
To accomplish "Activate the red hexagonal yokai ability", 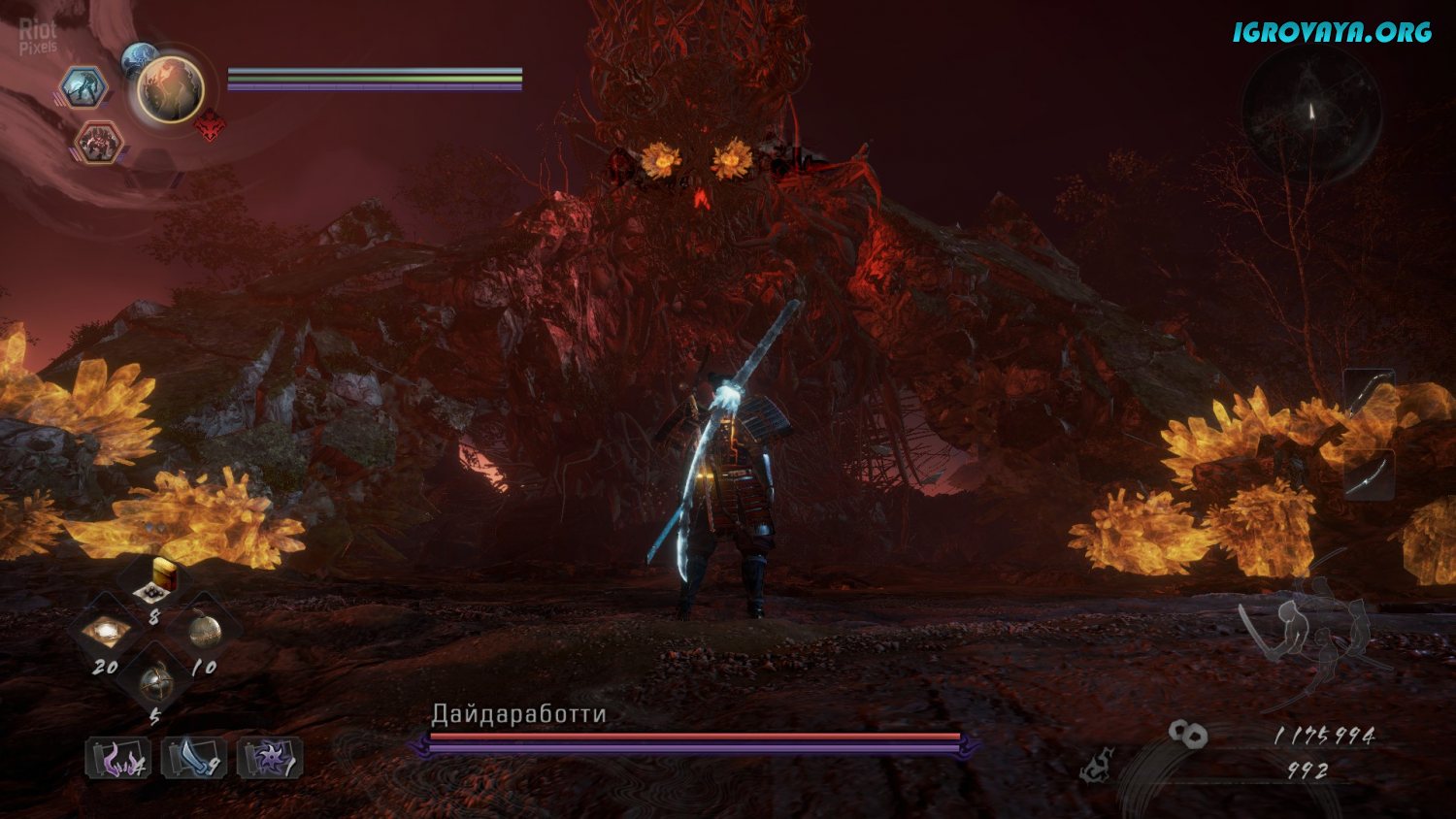I will tap(98, 144).
